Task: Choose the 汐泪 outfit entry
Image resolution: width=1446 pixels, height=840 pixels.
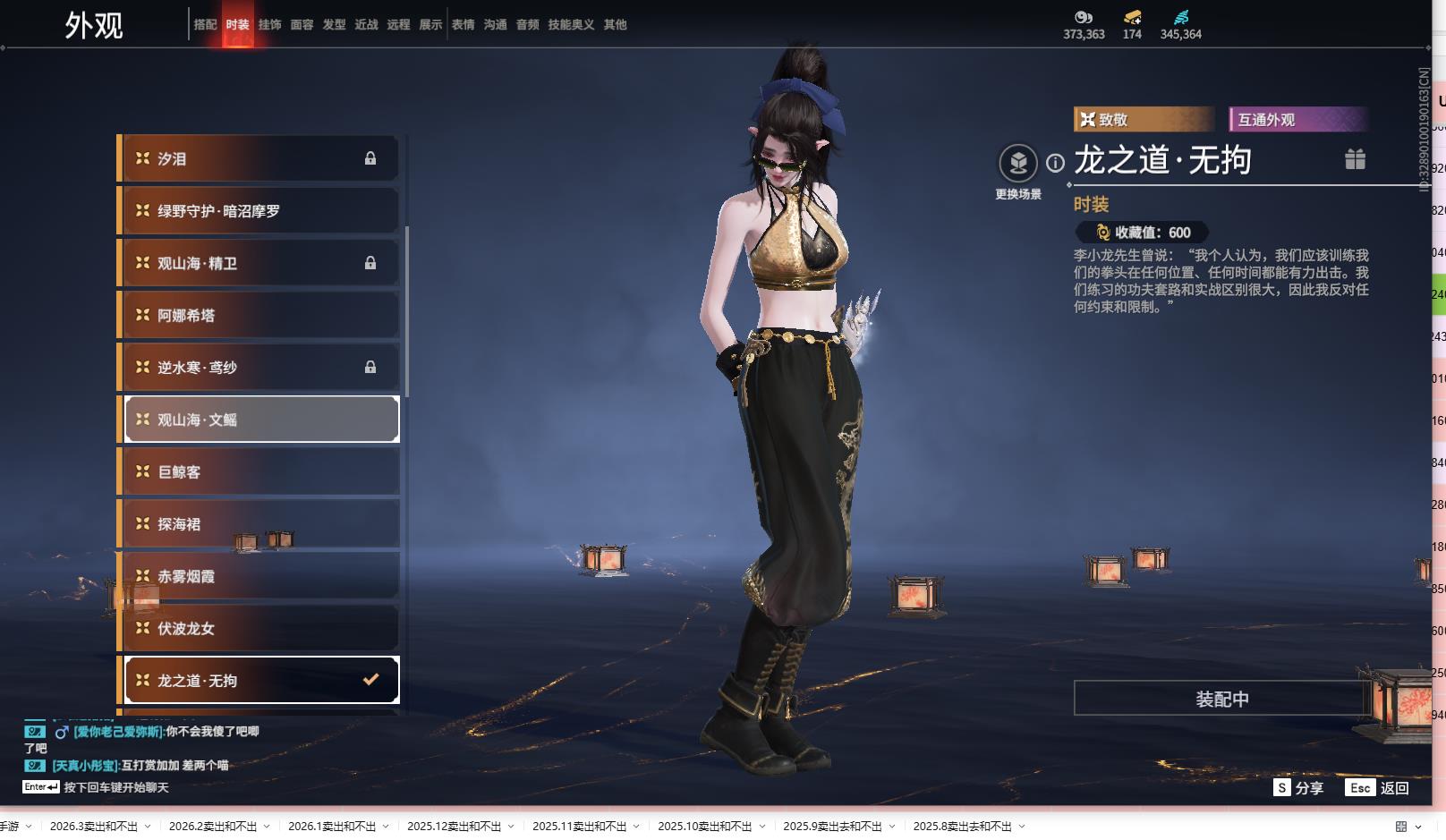Action: point(259,159)
